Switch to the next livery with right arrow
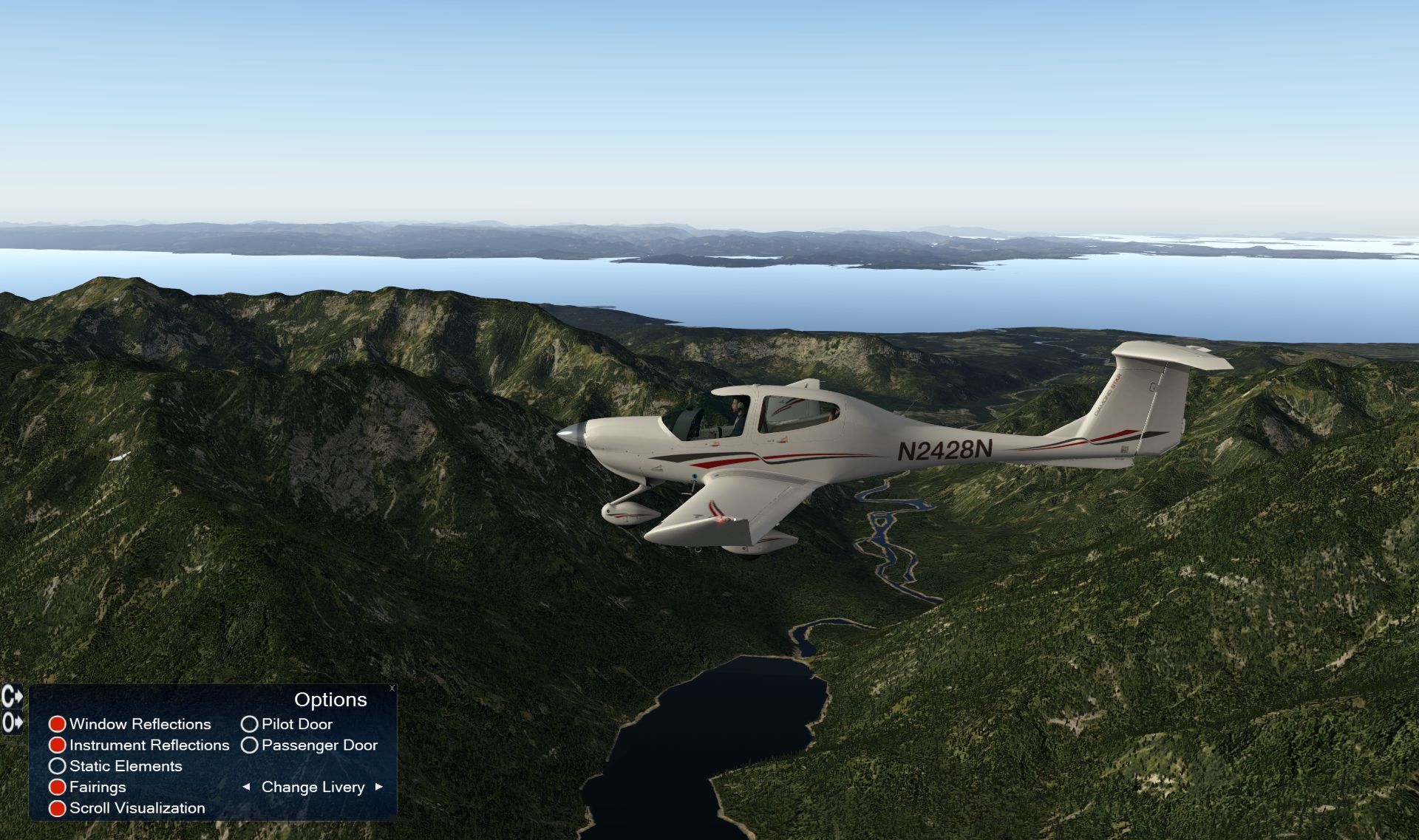This screenshot has width=1419, height=840. (x=379, y=788)
